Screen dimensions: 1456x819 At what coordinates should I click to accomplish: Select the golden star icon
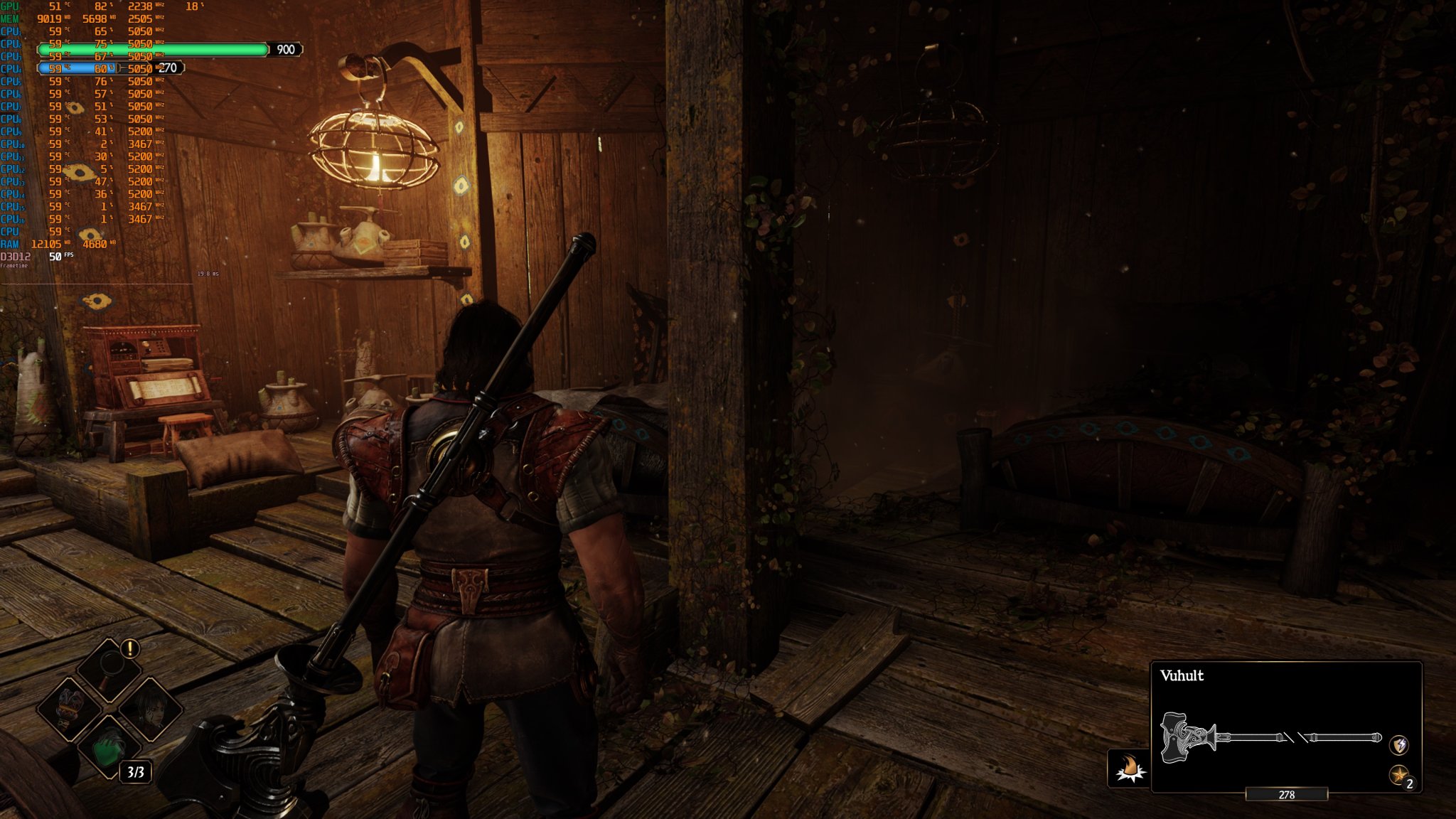[1398, 774]
